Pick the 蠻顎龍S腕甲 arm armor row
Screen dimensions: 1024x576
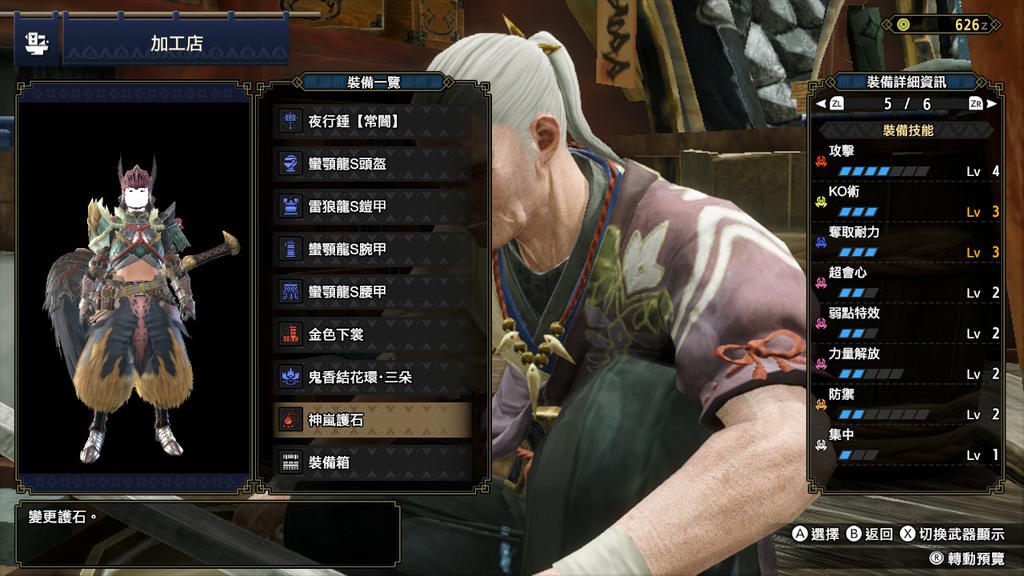373,249
